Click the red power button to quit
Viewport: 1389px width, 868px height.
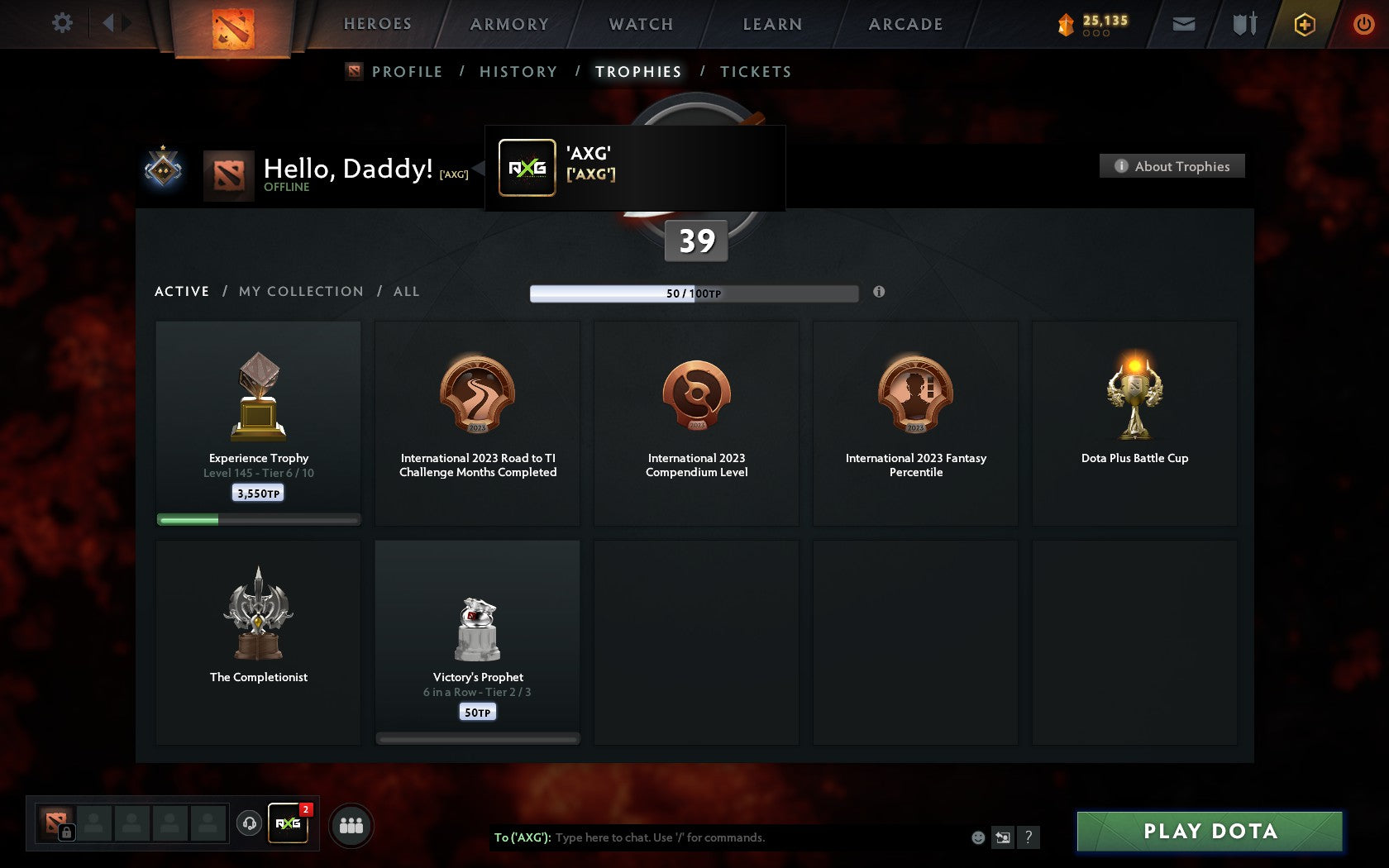pos(1363,24)
